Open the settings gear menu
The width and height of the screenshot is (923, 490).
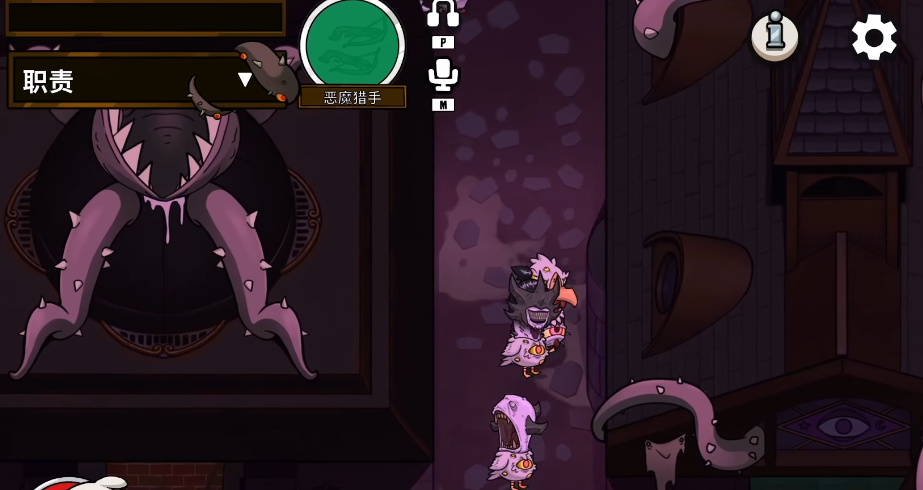coord(874,37)
